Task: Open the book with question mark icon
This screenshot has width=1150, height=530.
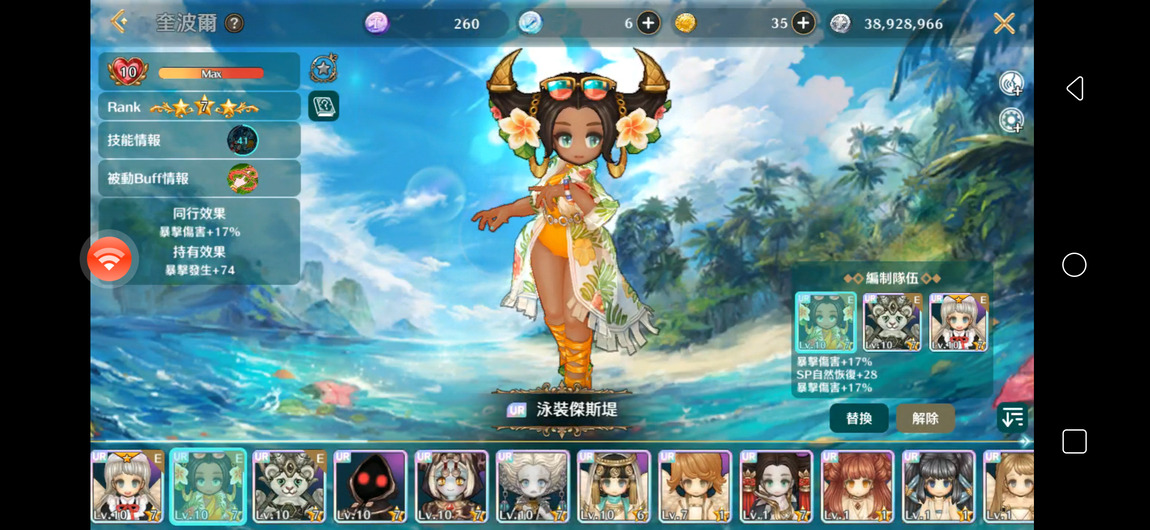Action: coord(323,105)
